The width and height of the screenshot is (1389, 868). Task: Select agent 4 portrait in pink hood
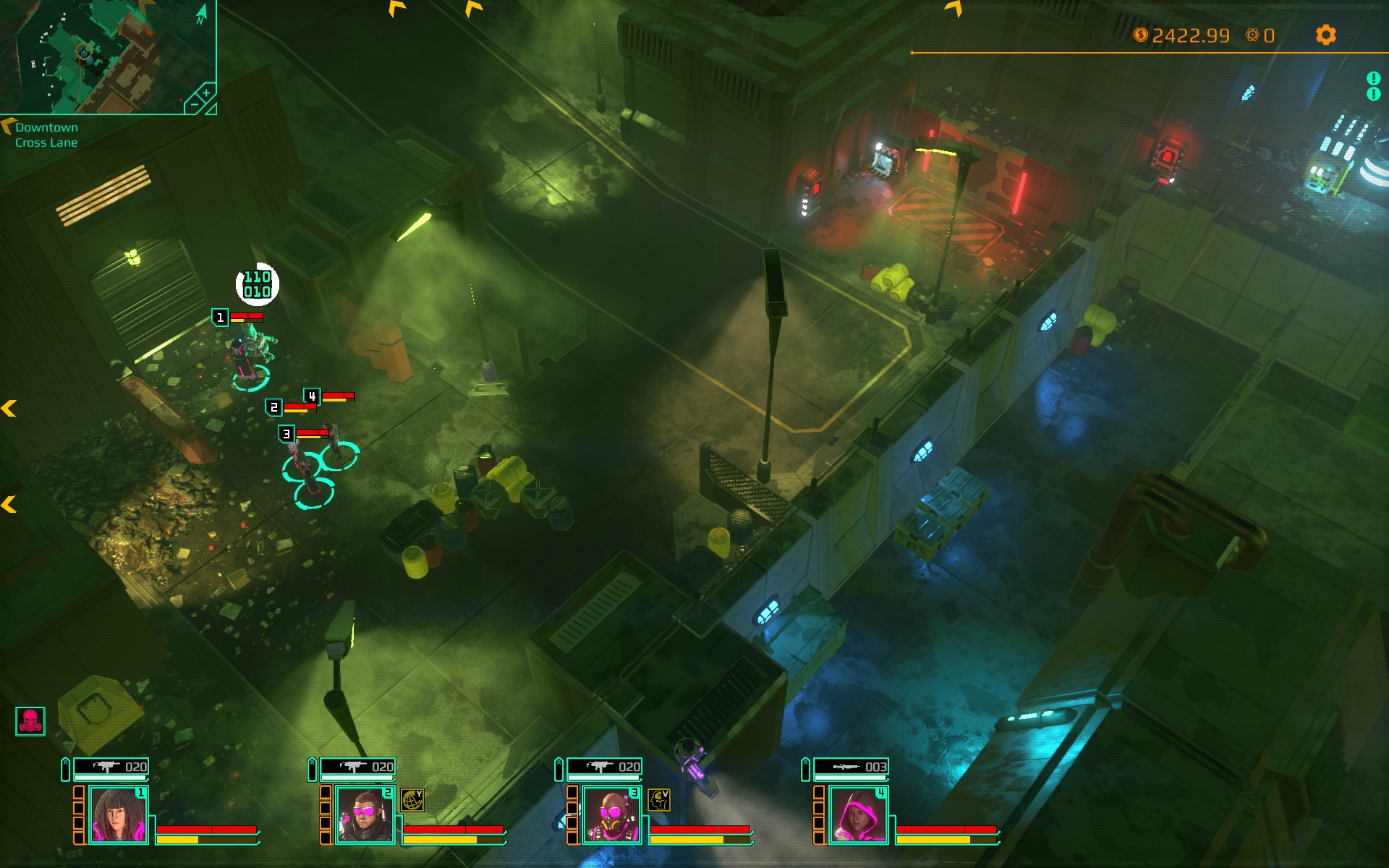(859, 815)
